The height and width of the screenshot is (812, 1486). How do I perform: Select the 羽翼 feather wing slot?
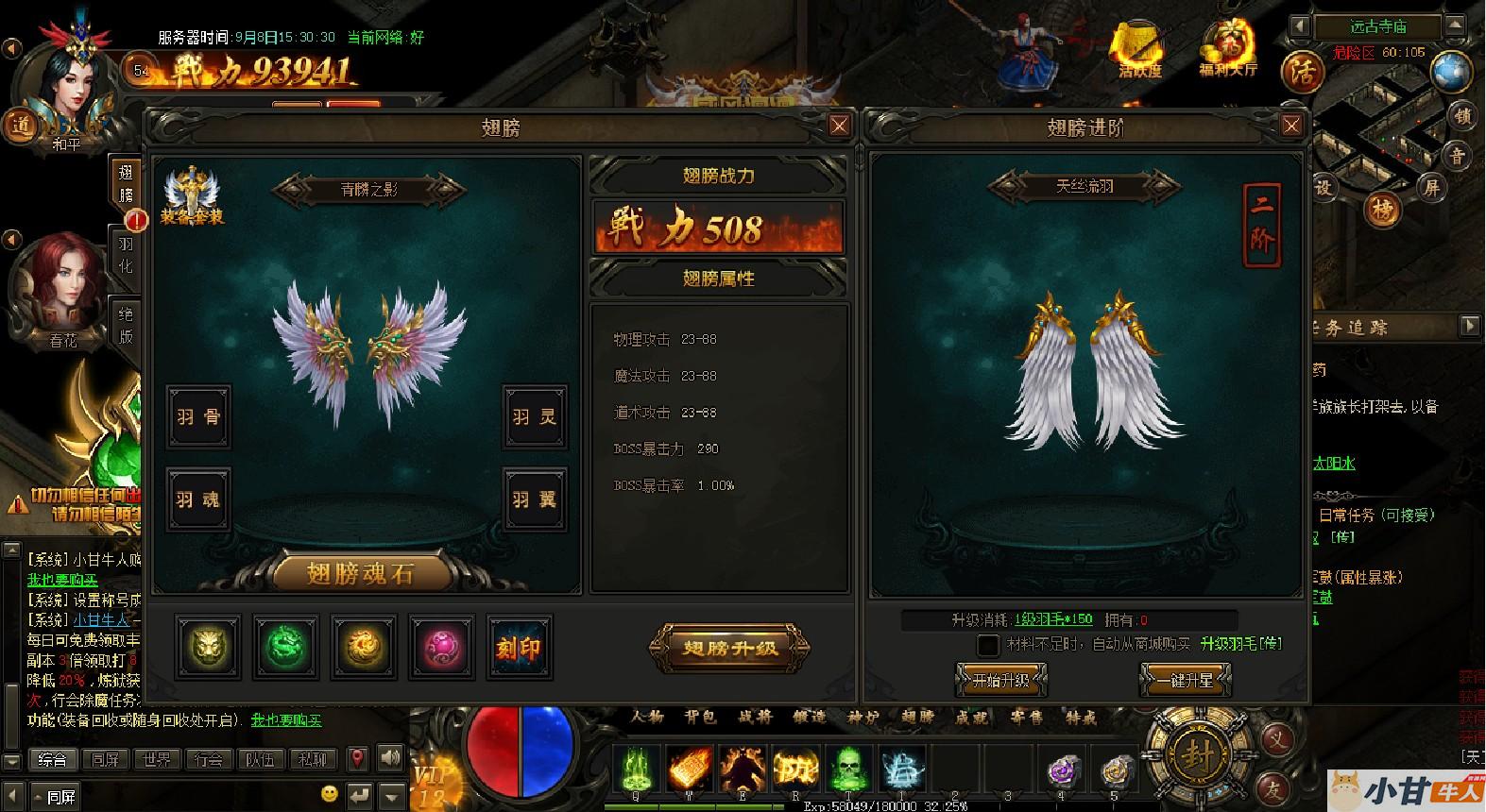[x=535, y=499]
